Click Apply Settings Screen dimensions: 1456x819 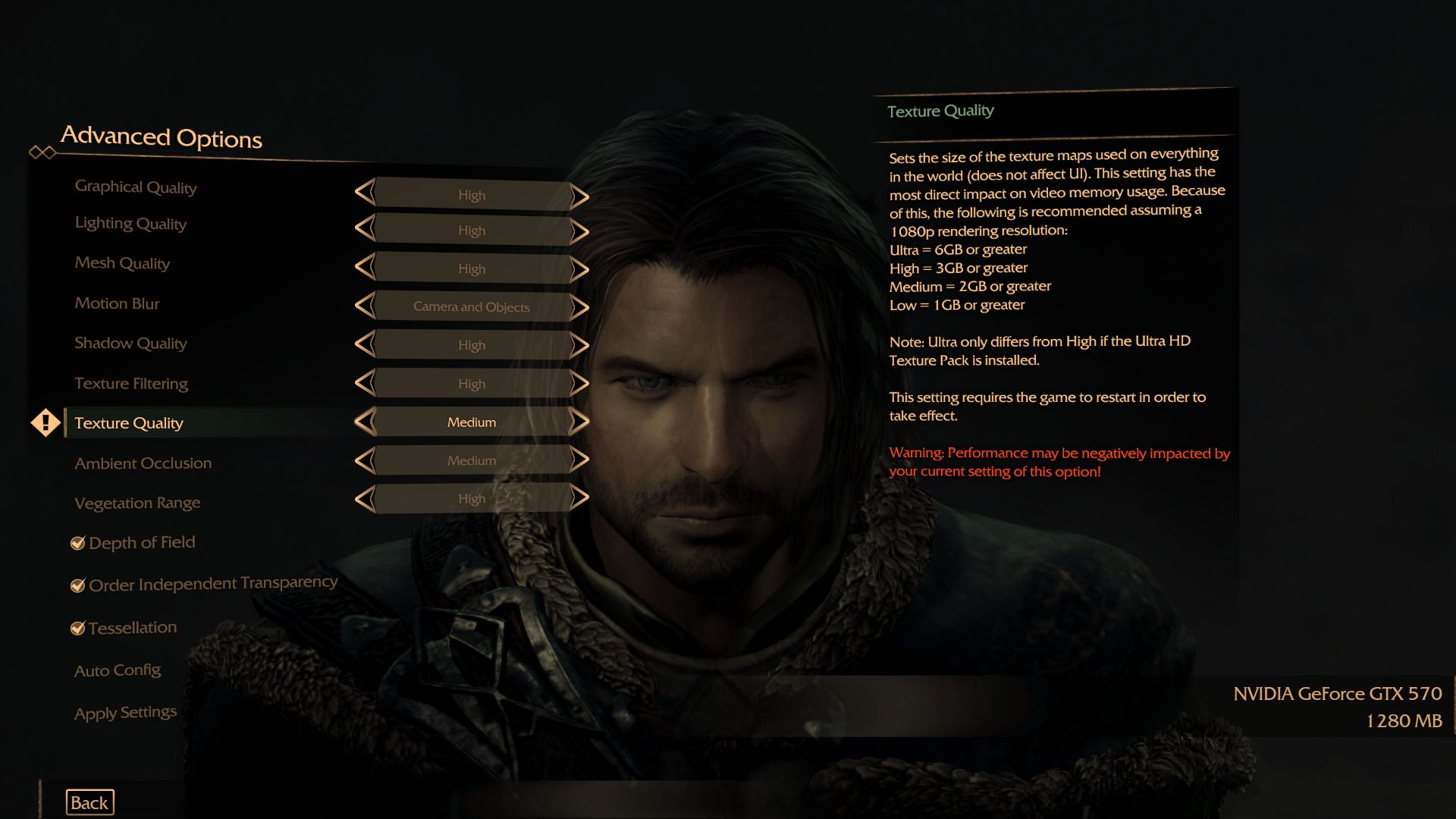click(x=124, y=712)
